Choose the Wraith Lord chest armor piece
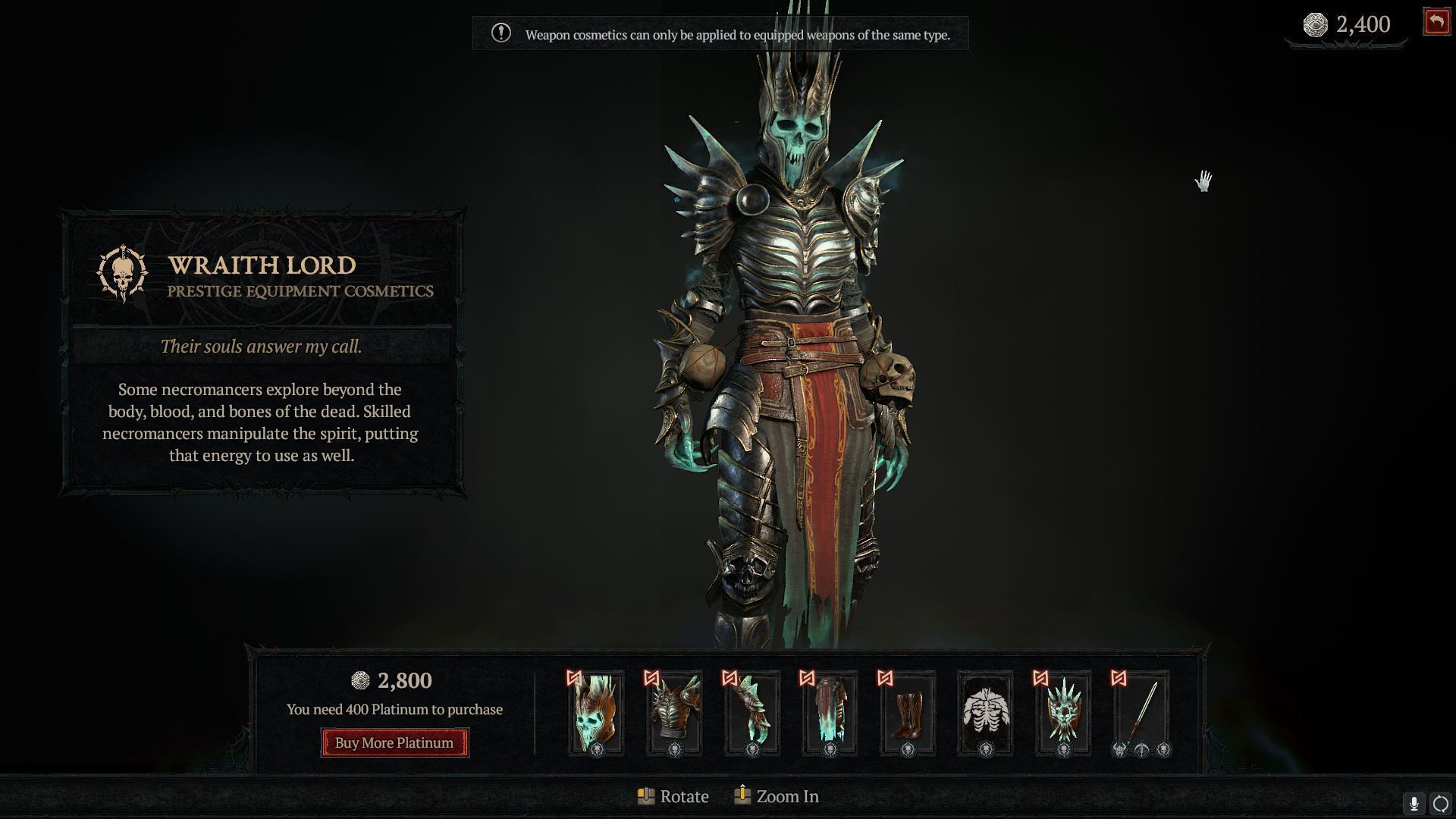 coord(674,713)
